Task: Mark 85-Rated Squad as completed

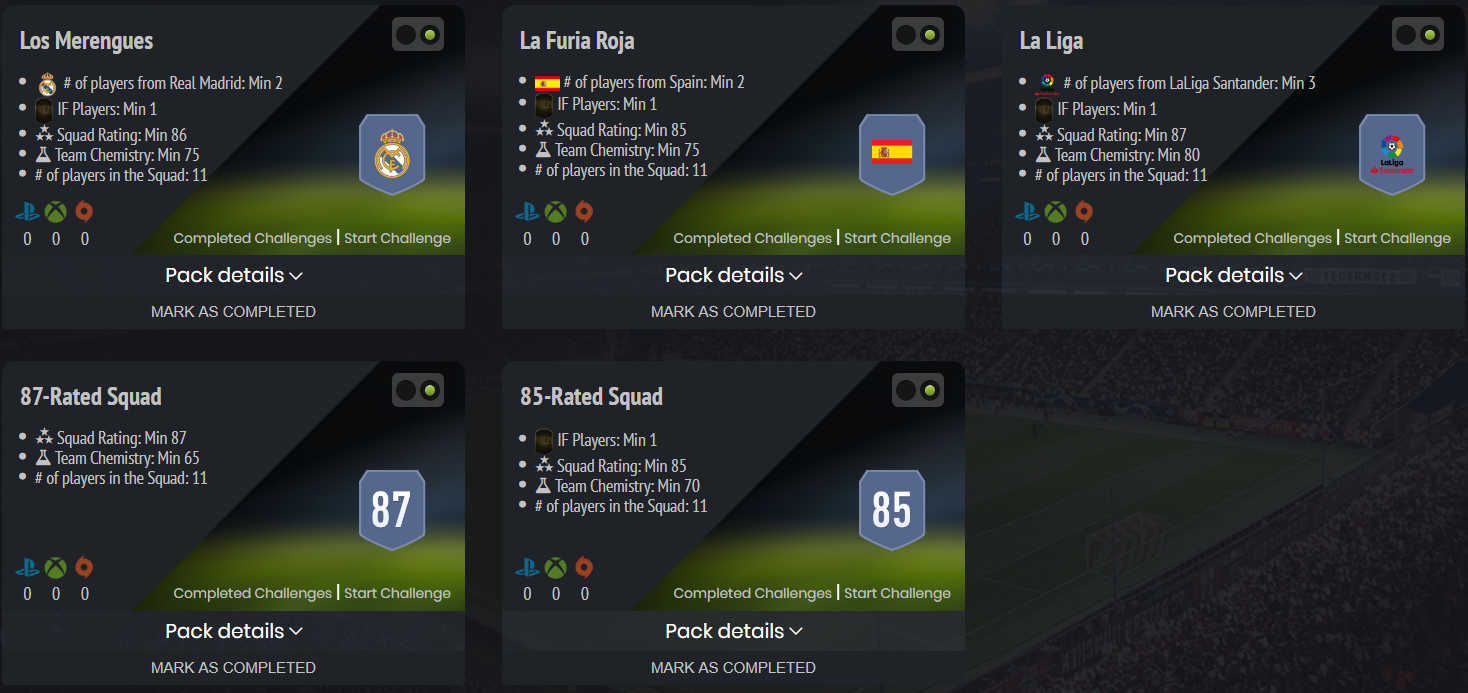Action: pyautogui.click(x=733, y=667)
